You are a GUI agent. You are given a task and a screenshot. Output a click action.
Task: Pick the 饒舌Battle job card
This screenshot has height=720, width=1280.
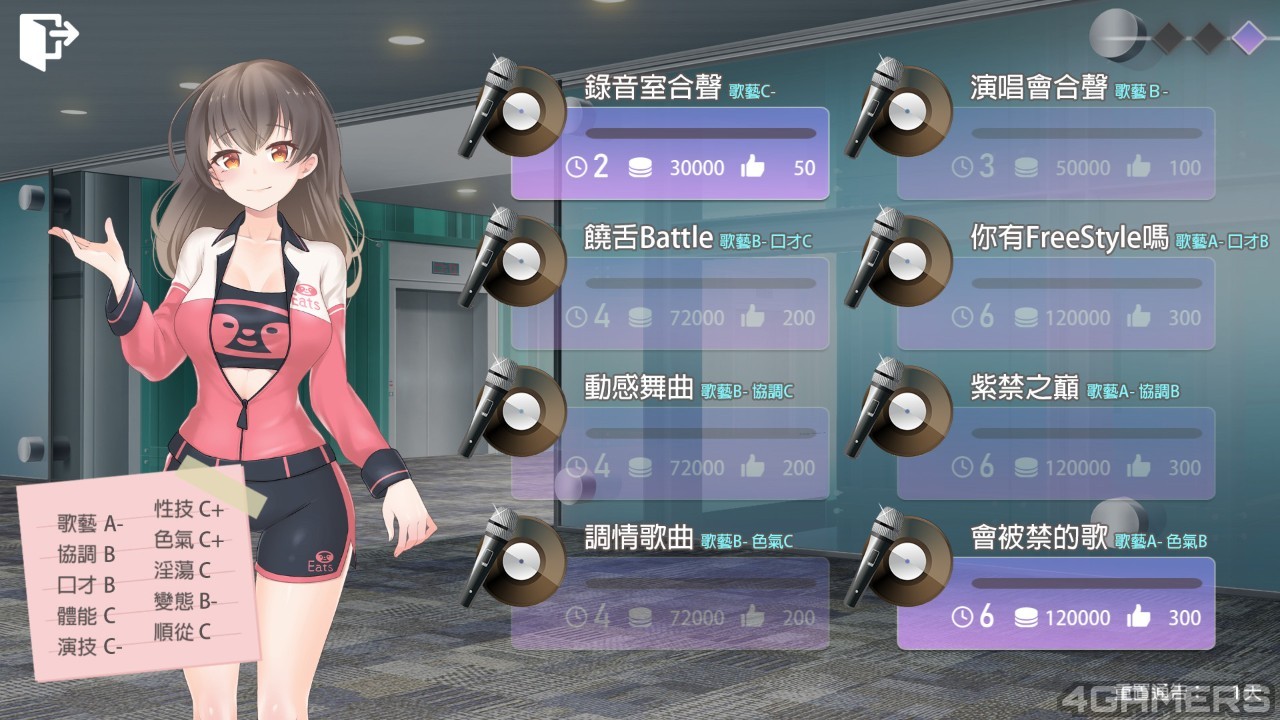point(670,303)
